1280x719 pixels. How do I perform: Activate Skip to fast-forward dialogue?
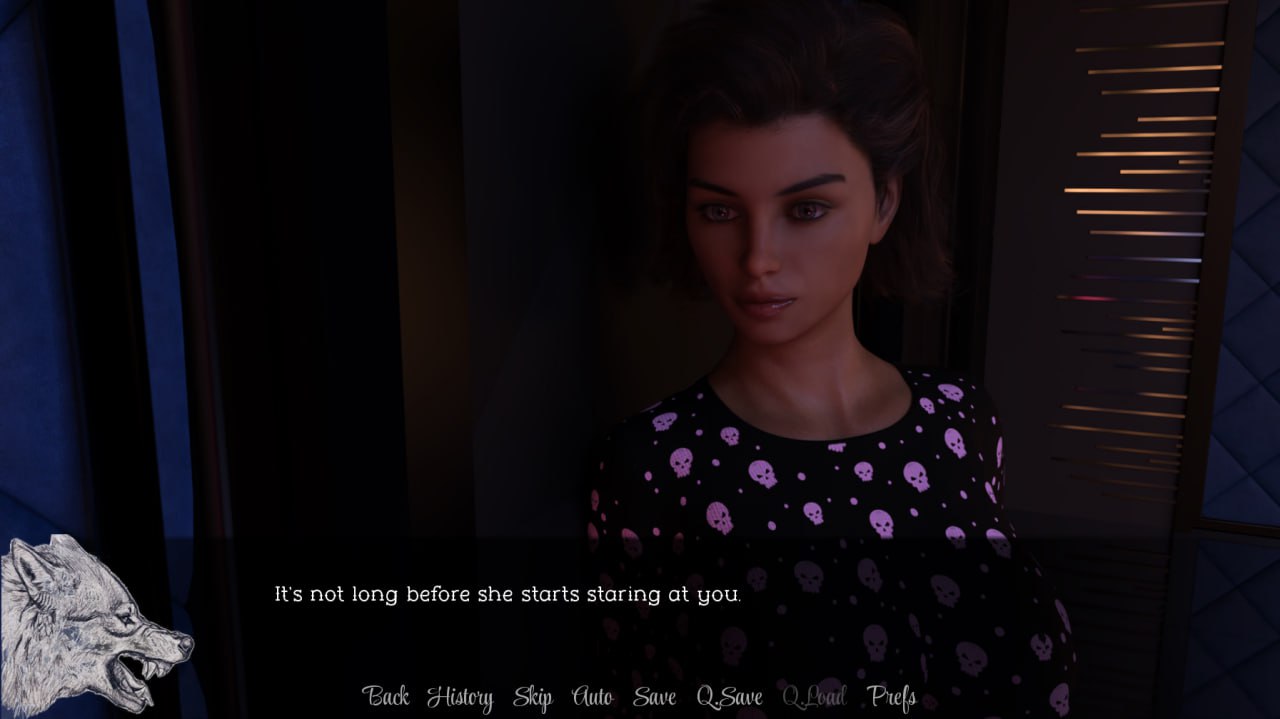(x=532, y=697)
